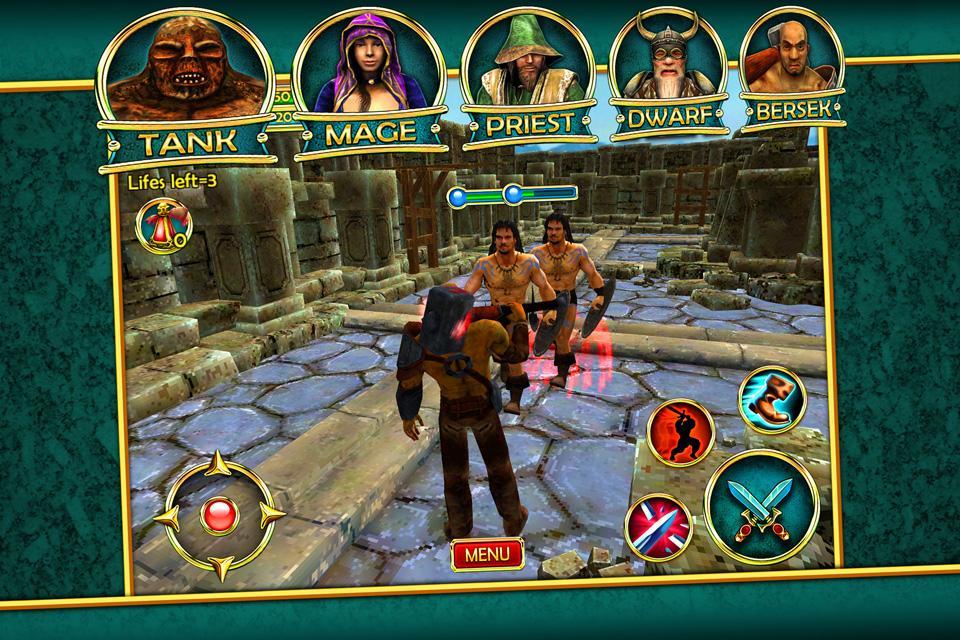Trigger the red and blue slash ability
The height and width of the screenshot is (640, 960).
coord(659,526)
